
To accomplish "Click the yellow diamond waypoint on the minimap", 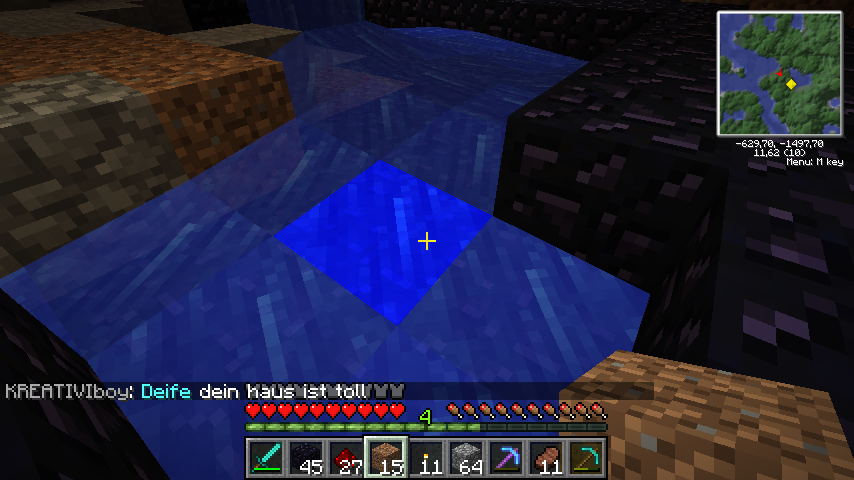I will [x=791, y=84].
